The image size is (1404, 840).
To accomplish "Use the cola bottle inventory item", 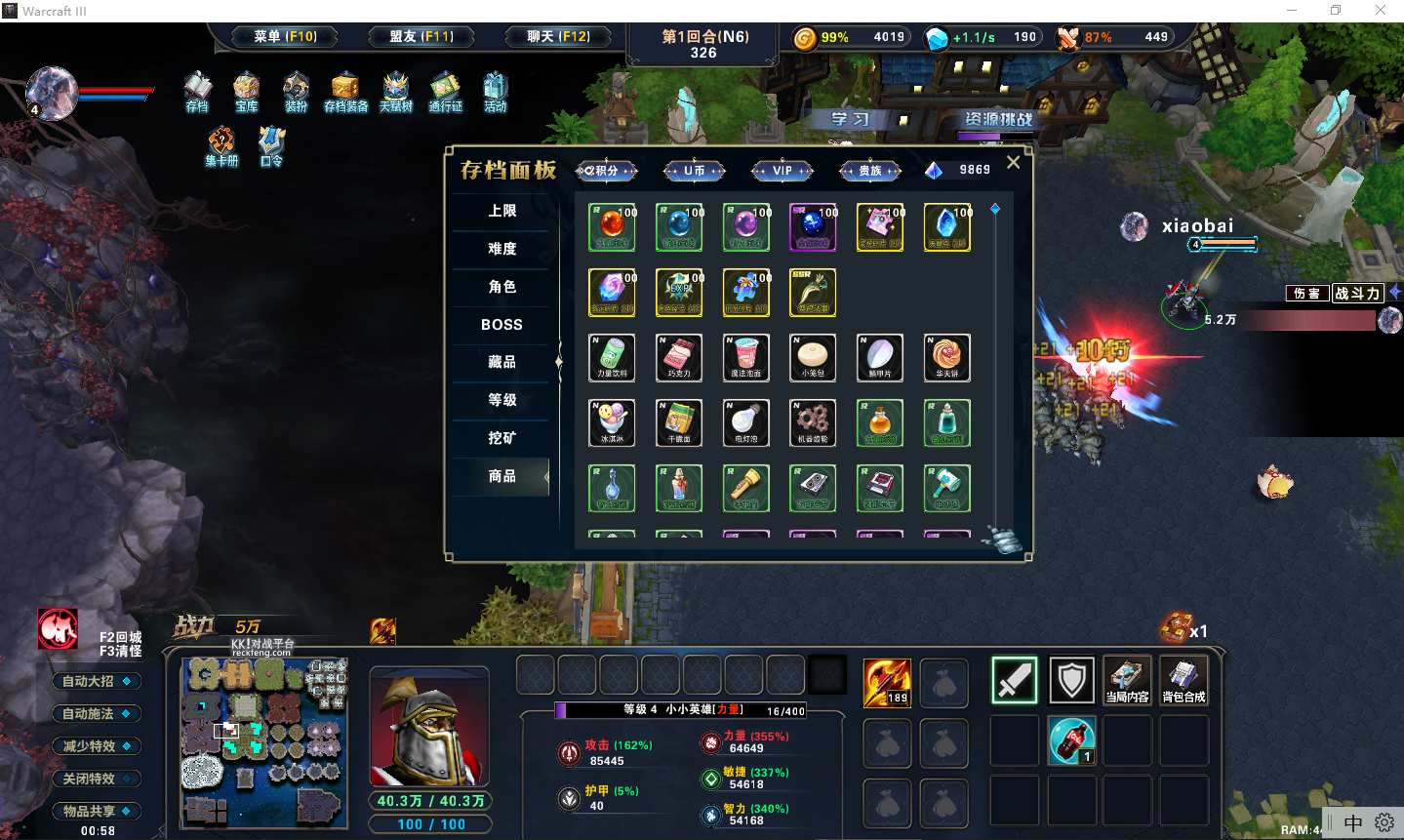I will tap(1071, 740).
